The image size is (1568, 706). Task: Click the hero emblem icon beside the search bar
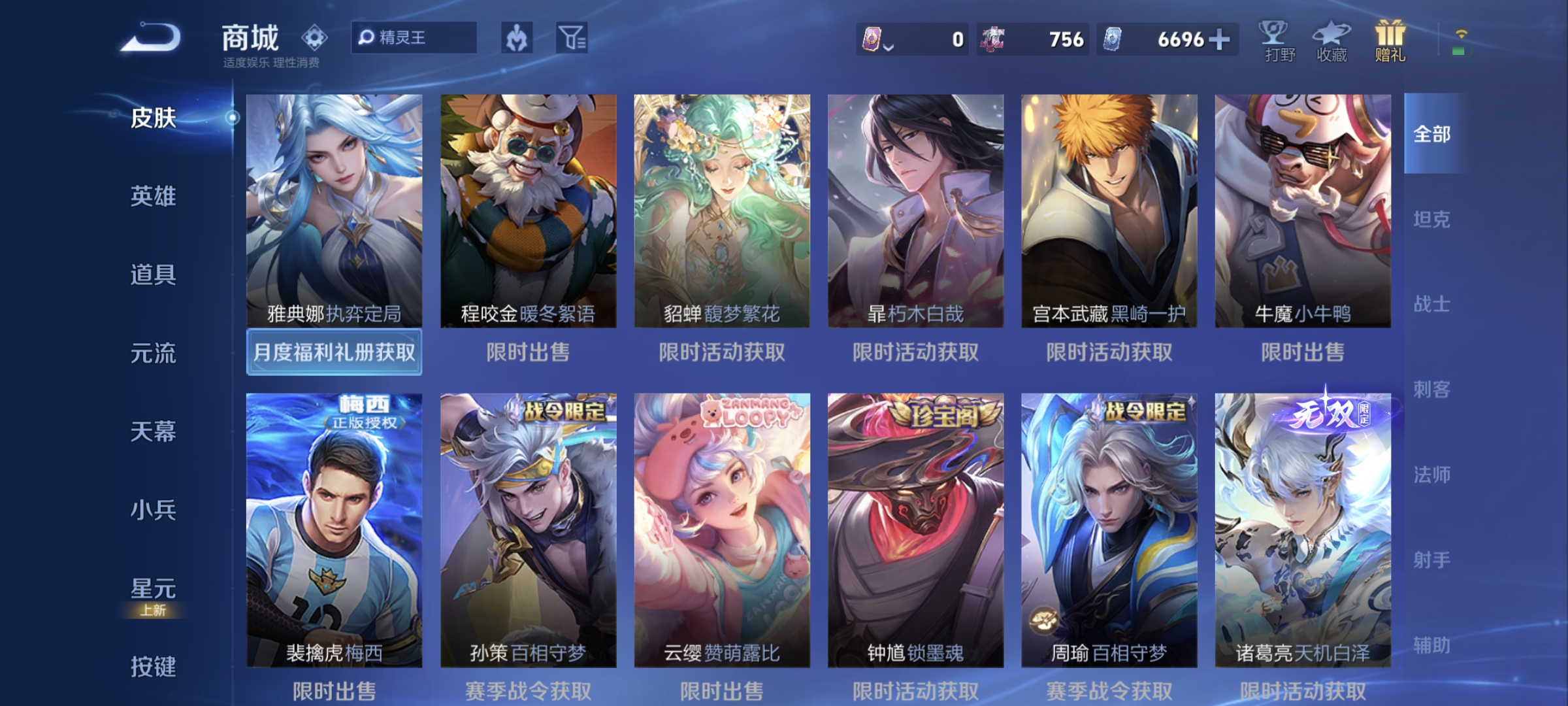tap(517, 39)
